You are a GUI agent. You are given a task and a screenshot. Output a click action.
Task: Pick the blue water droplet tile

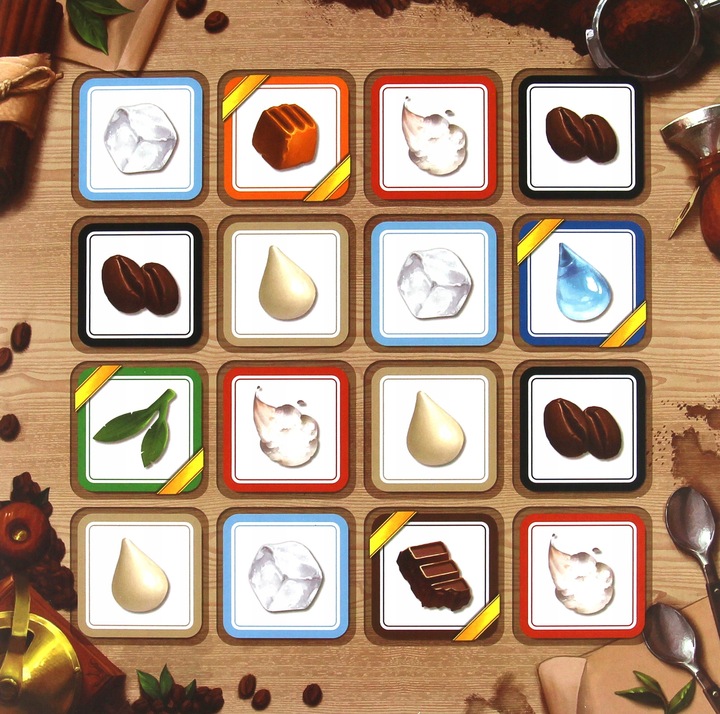(581, 283)
